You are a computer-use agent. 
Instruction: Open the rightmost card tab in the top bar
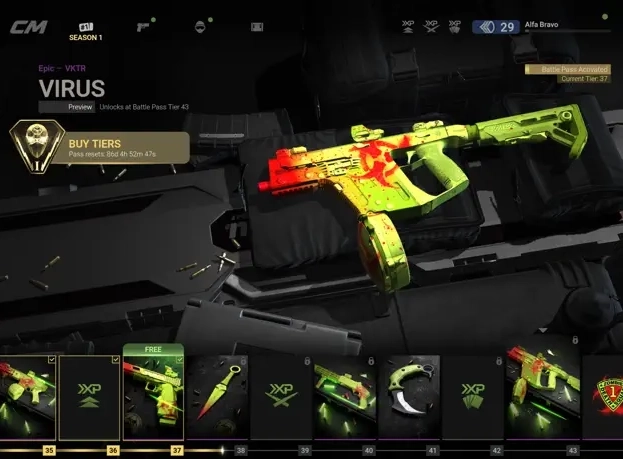pos(257,26)
